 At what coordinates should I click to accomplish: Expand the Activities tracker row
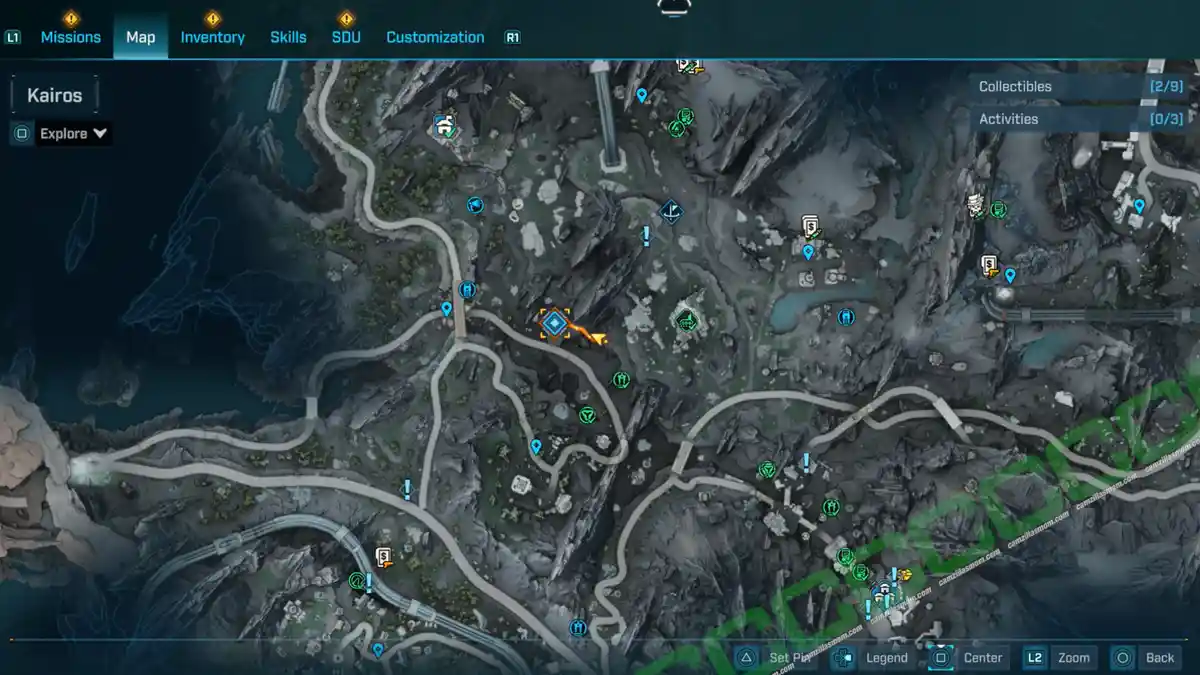1080,119
